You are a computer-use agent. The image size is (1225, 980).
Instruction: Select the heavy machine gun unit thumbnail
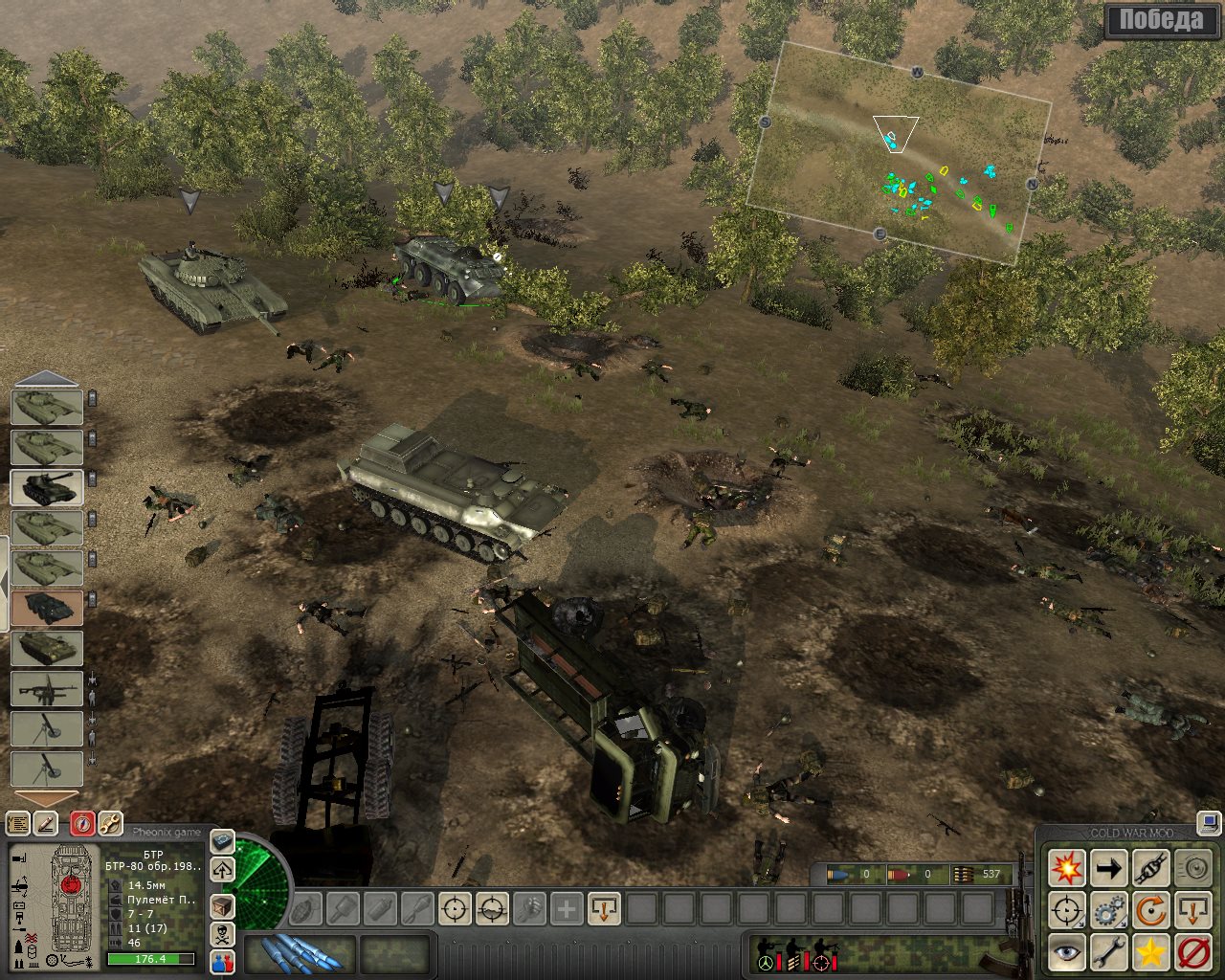pos(47,688)
